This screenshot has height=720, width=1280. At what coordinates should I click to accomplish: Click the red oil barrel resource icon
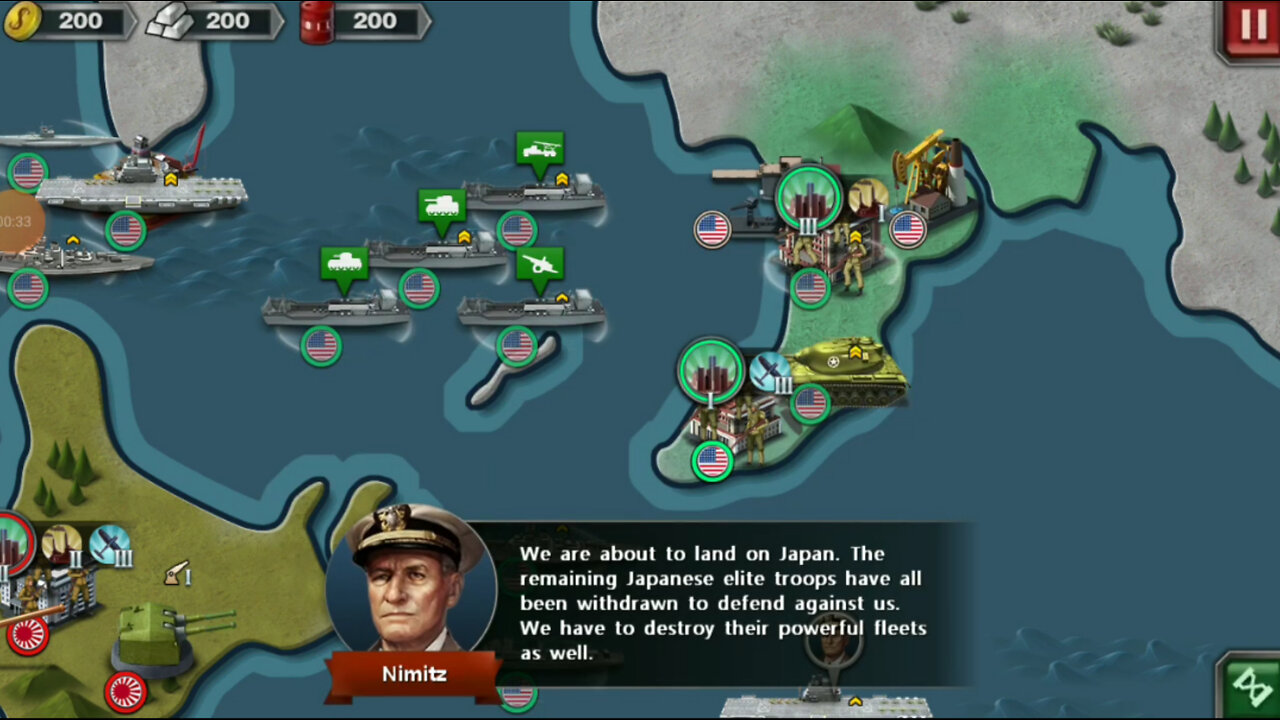click(x=316, y=20)
